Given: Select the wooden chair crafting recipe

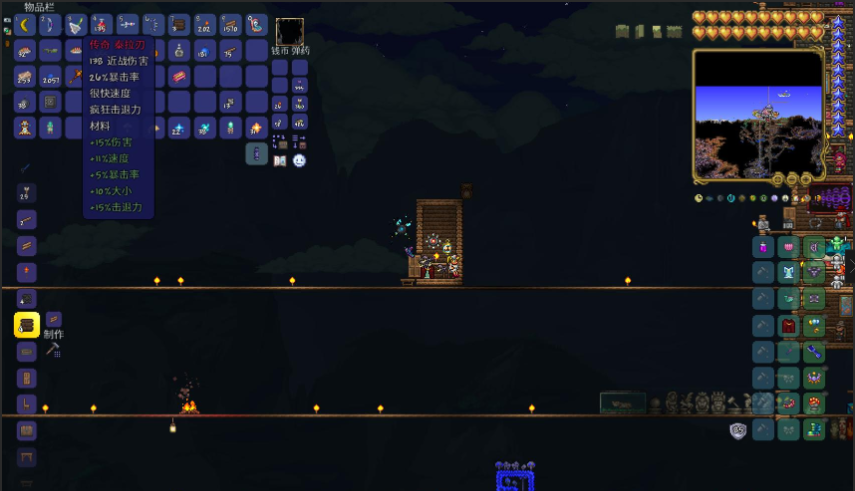Looking at the screenshot, I should pos(26,405).
